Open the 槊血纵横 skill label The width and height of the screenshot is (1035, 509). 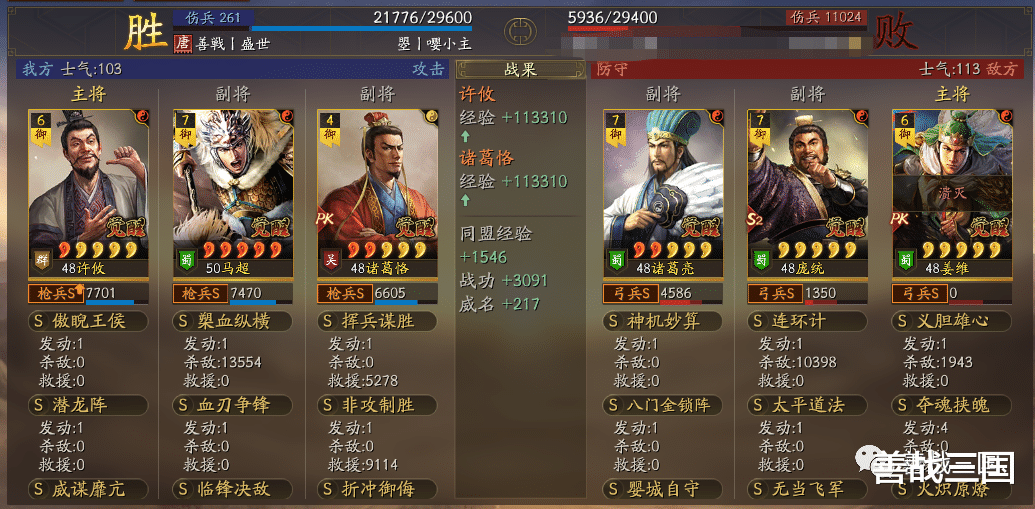coord(232,322)
